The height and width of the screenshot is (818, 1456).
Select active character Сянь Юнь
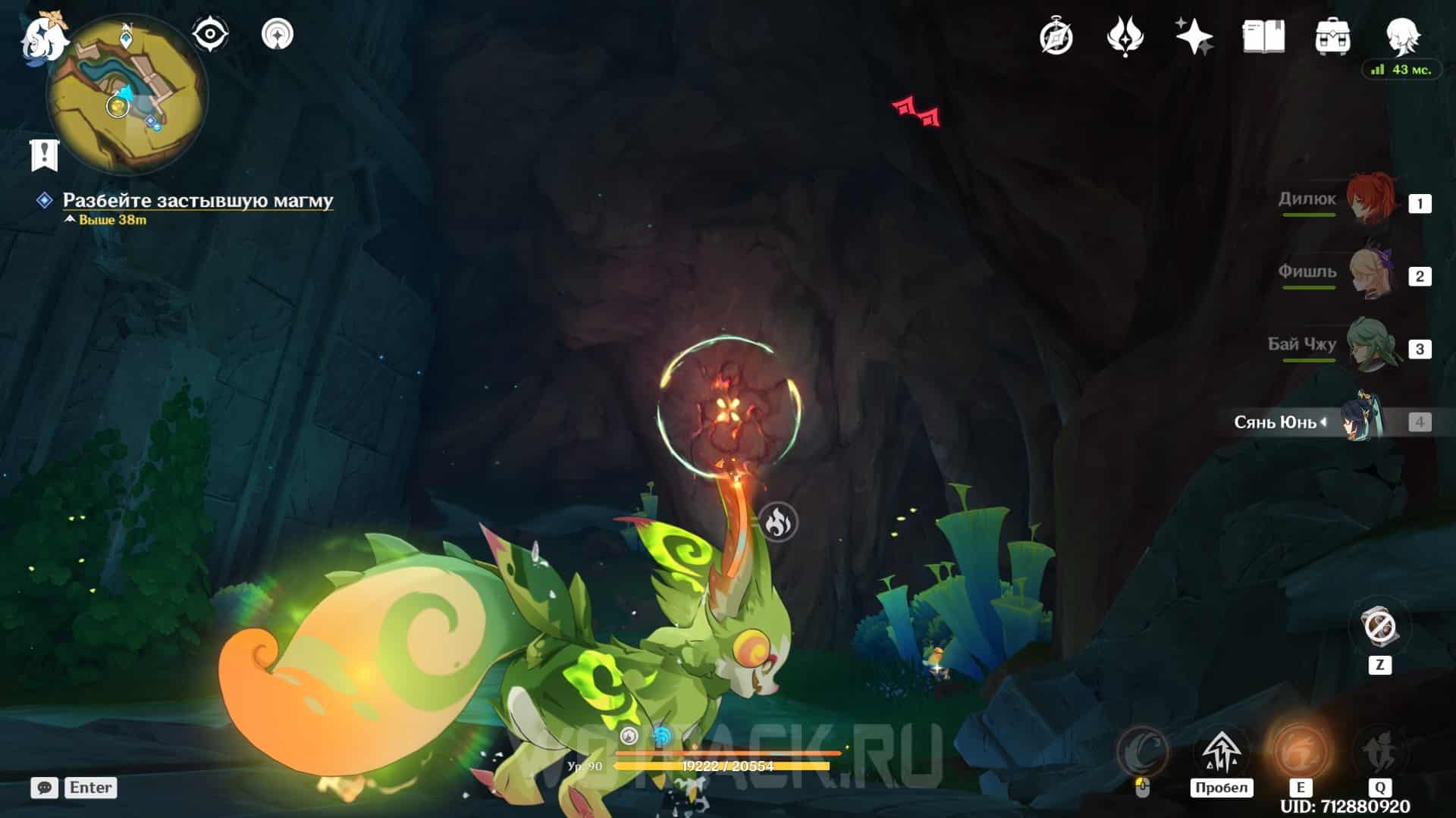click(x=1361, y=421)
